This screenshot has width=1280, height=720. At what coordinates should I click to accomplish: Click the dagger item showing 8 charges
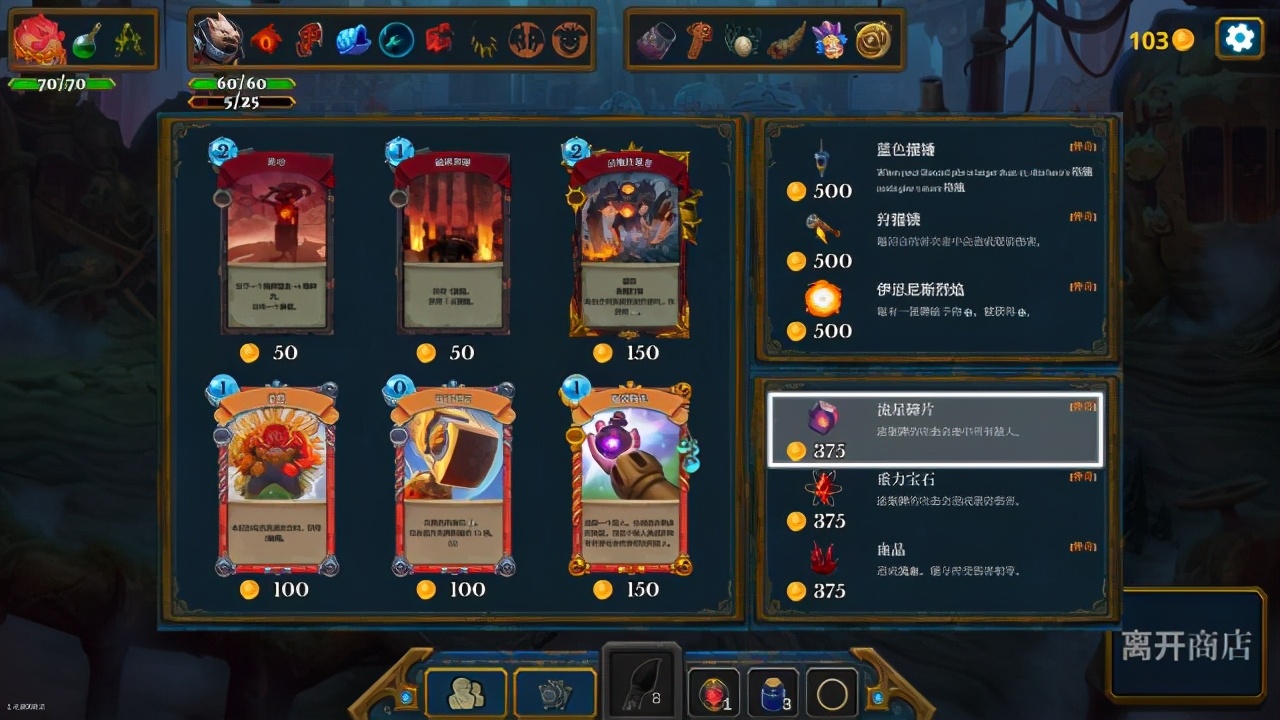tap(639, 686)
